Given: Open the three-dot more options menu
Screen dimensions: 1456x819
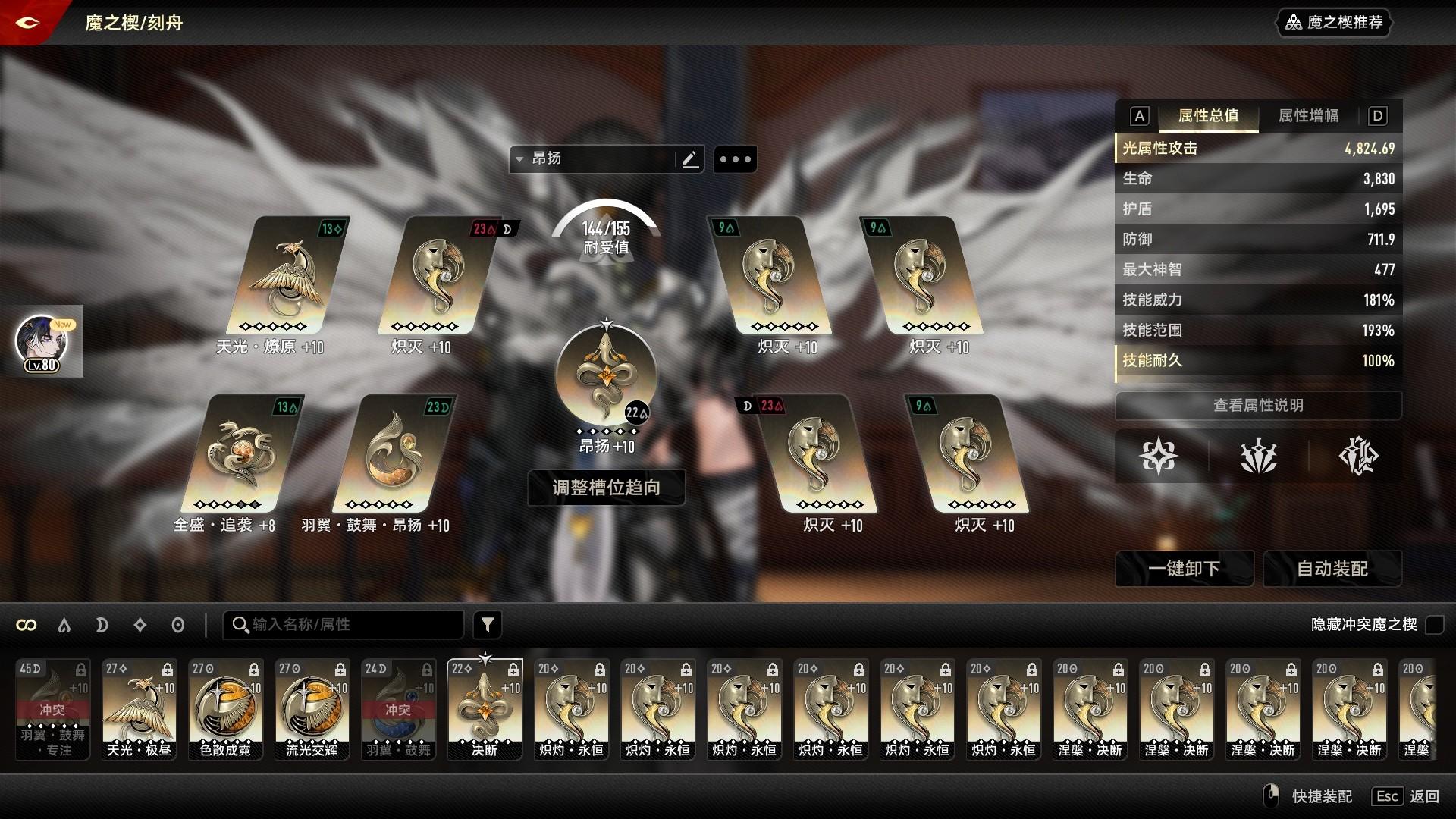Looking at the screenshot, I should click(735, 159).
